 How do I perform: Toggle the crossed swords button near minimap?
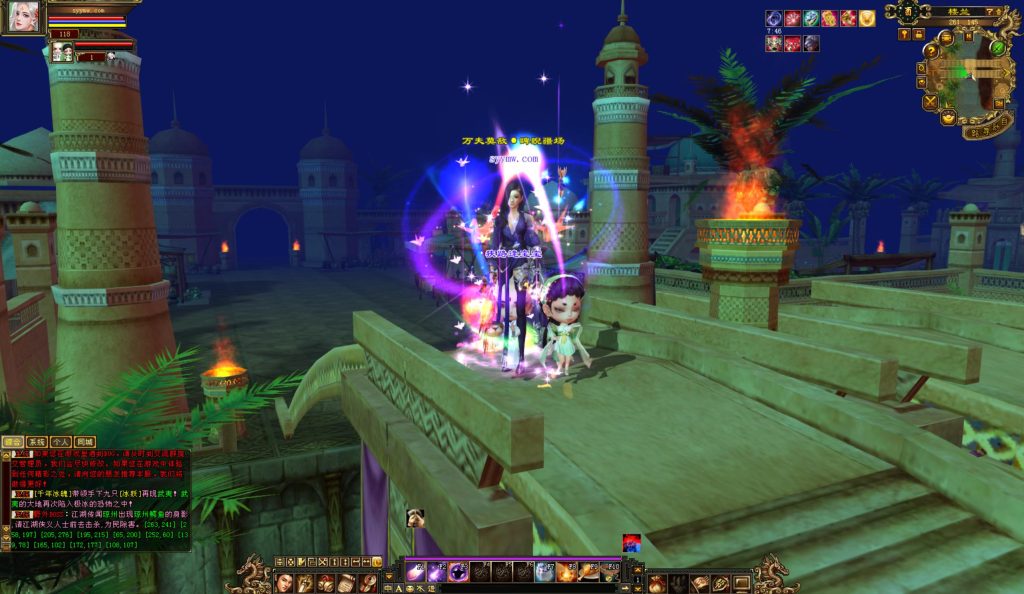(x=930, y=101)
